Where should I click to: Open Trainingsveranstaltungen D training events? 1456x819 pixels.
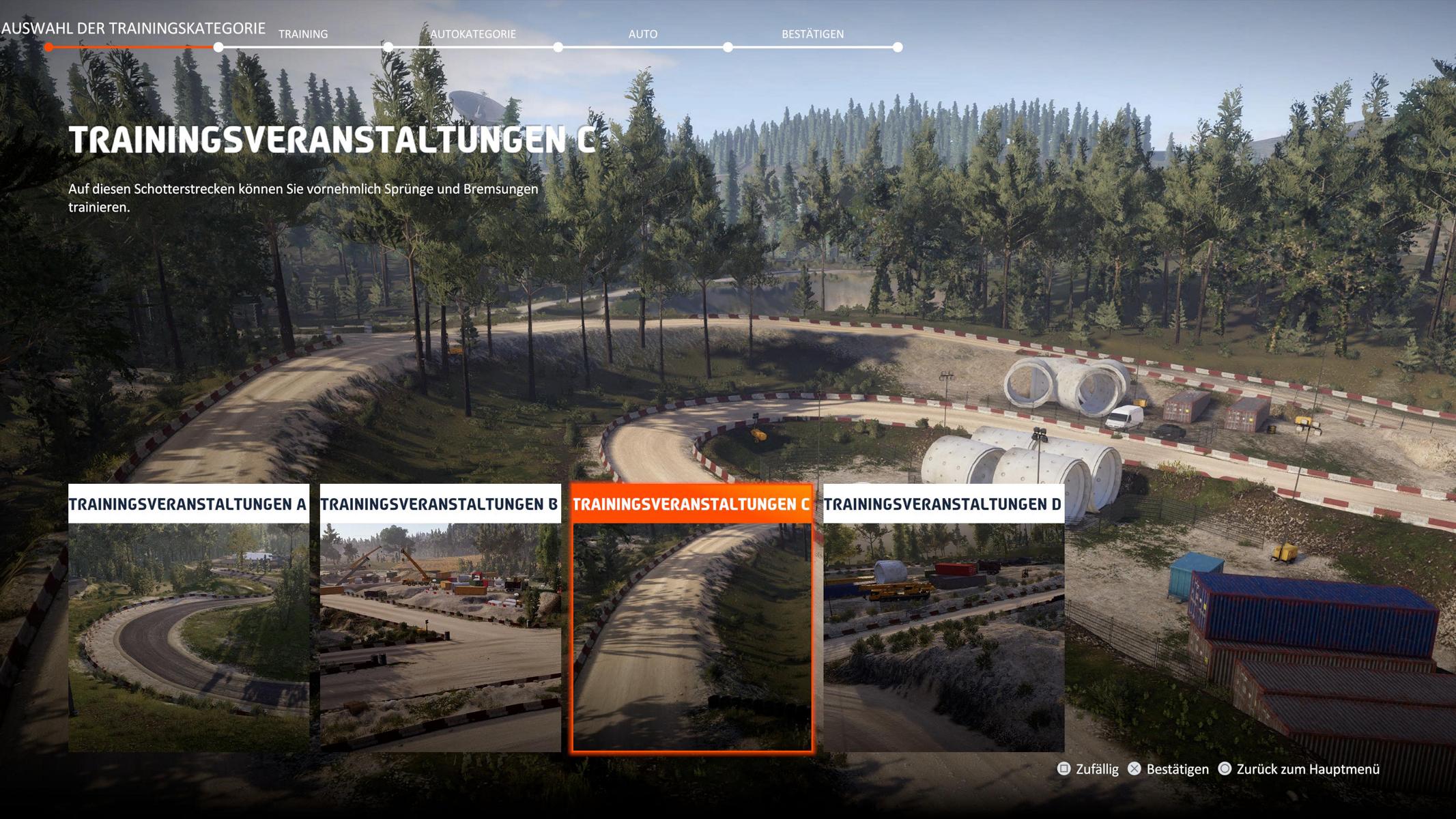coord(943,618)
